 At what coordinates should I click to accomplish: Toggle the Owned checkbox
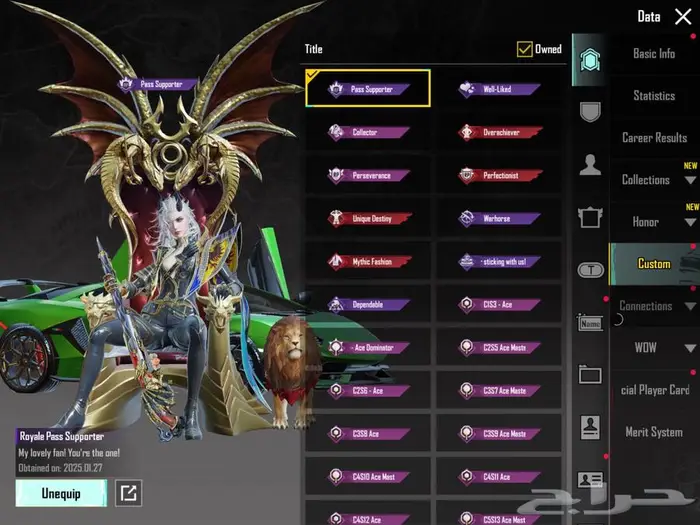tap(525, 49)
